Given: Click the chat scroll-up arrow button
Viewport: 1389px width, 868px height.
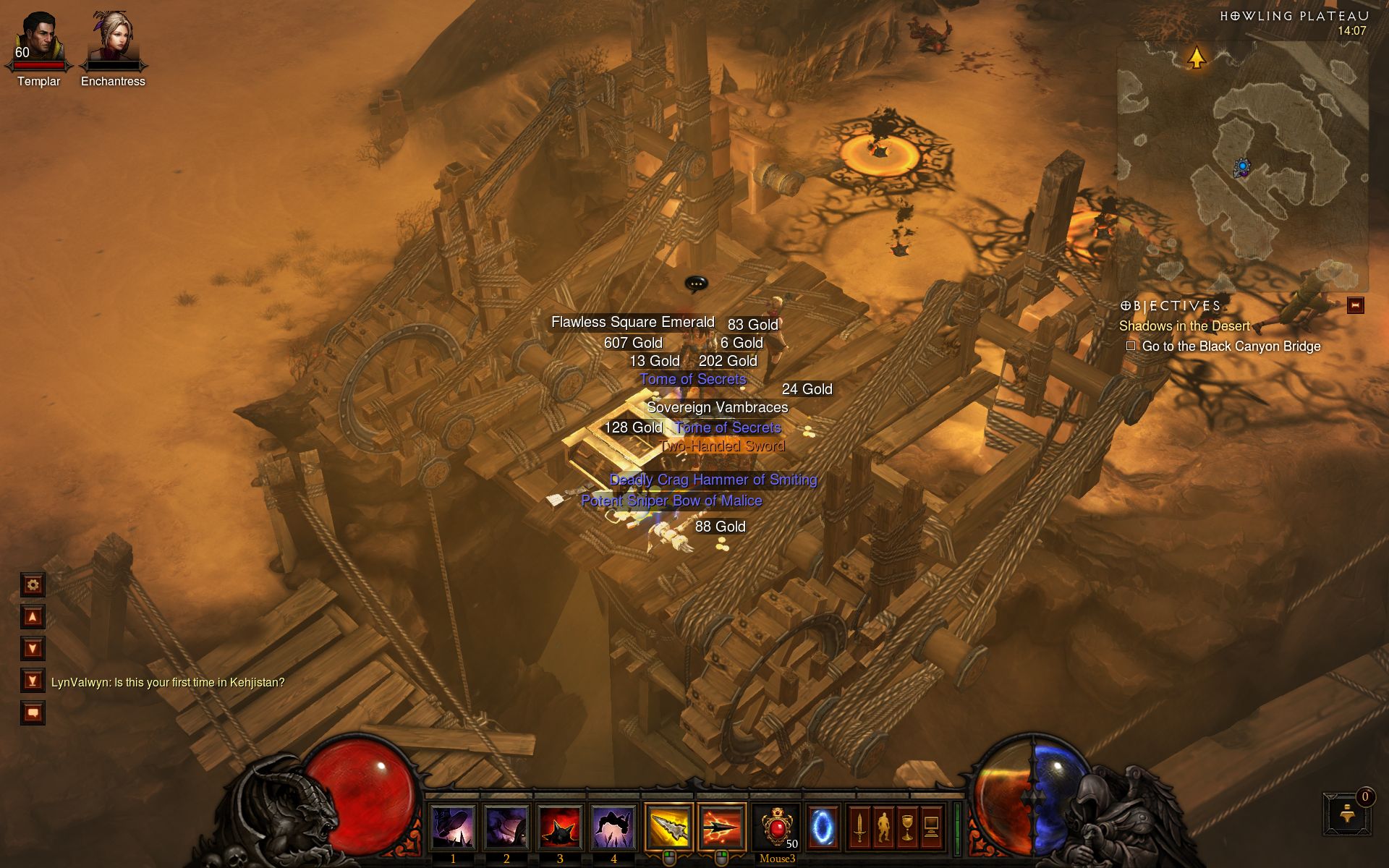Looking at the screenshot, I should tap(33, 617).
